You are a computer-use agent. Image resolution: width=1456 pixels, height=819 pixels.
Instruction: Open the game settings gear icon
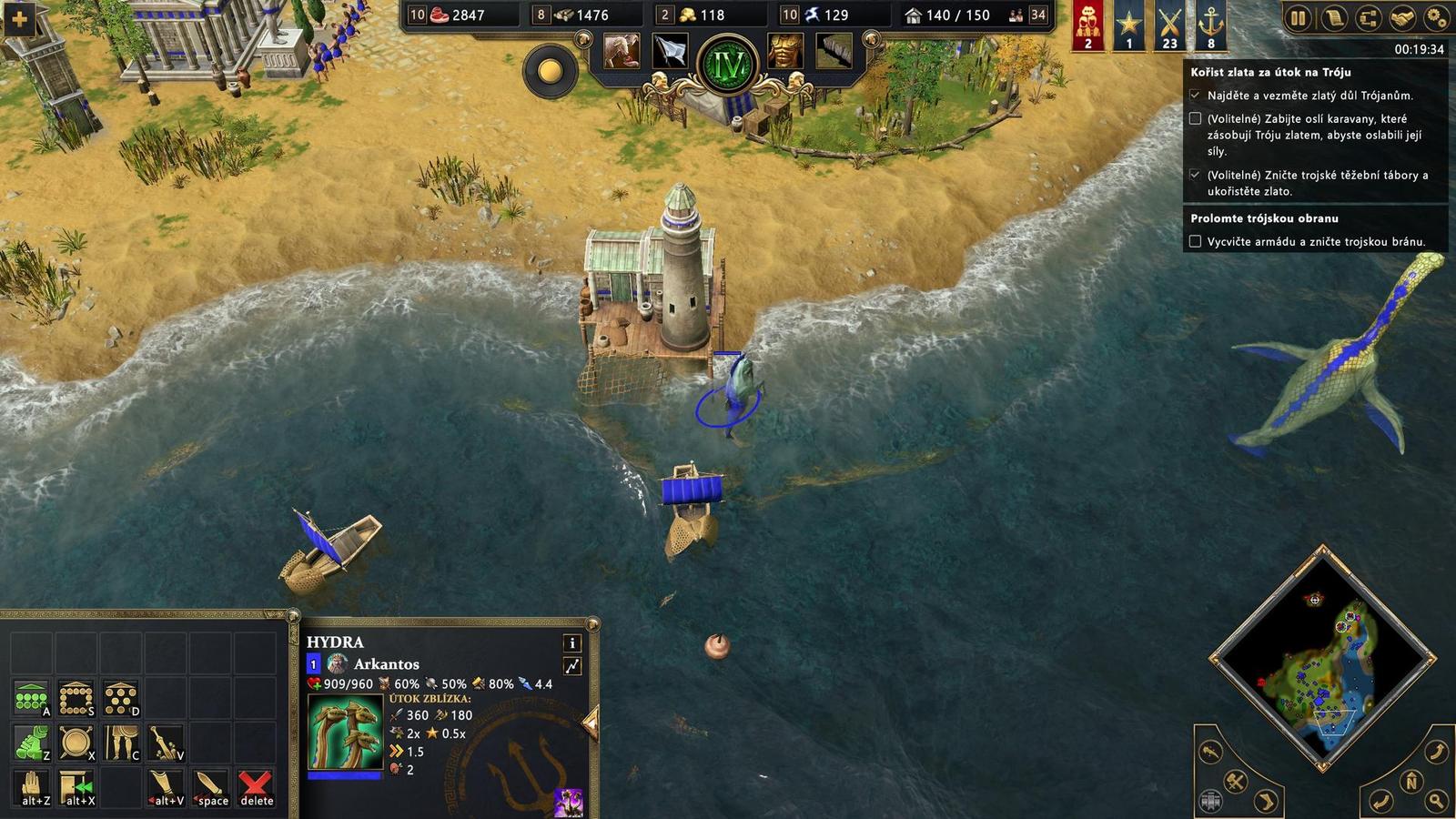[1436, 16]
